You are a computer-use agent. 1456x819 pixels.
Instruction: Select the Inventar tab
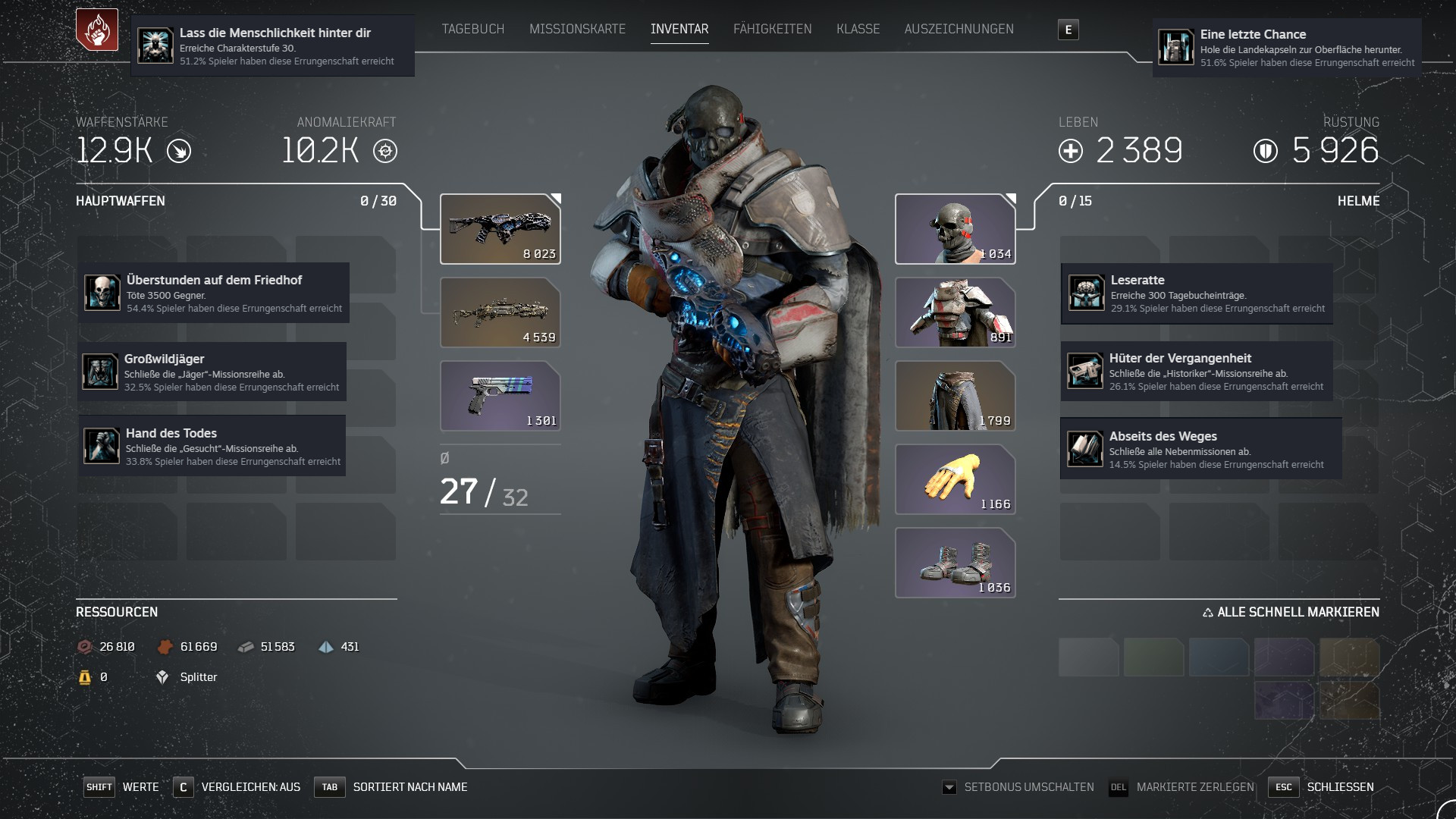point(679,29)
